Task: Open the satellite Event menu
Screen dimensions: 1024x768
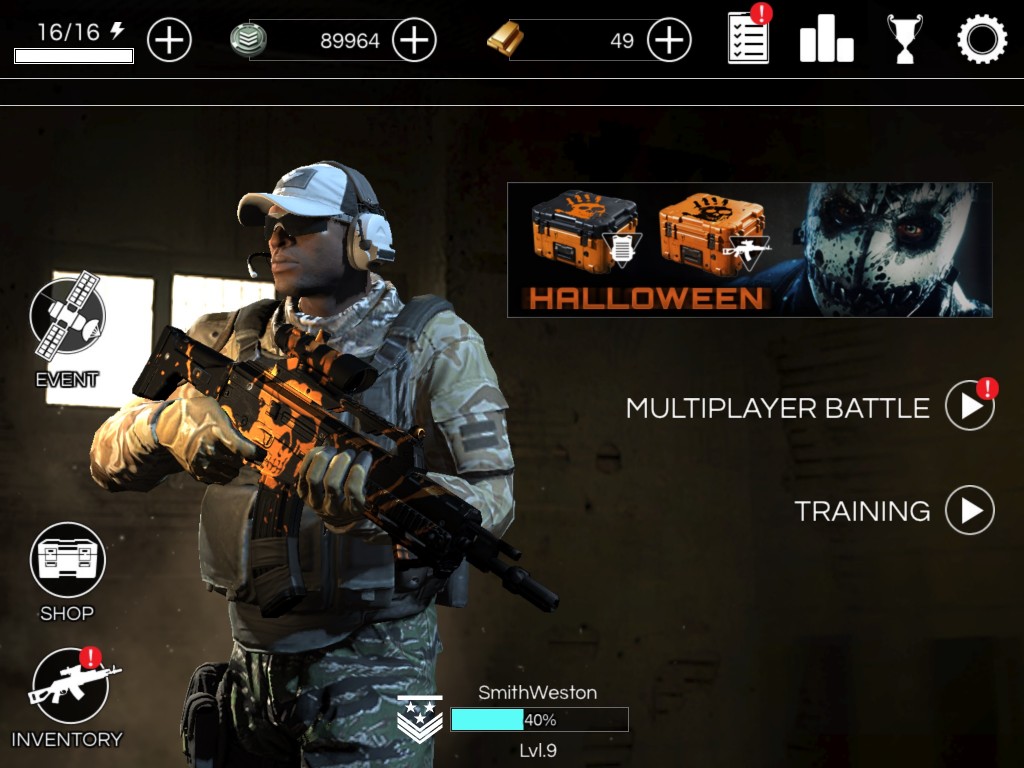Action: coord(67,319)
